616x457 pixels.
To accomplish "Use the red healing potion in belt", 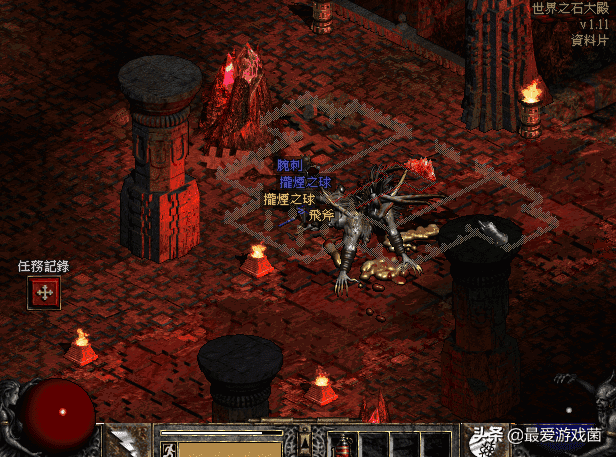I will tap(343, 445).
